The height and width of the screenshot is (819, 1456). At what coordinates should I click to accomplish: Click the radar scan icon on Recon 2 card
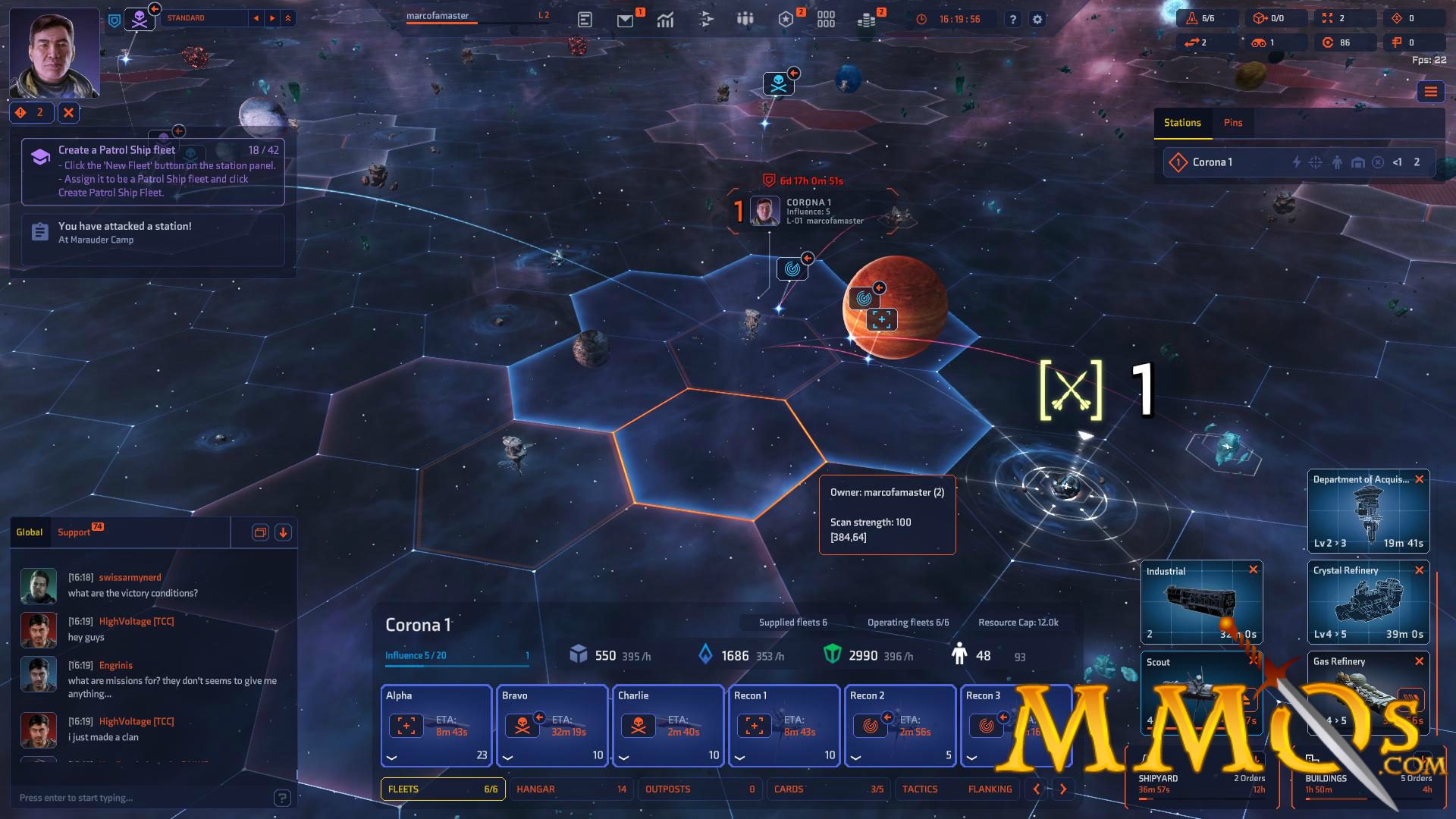click(870, 725)
